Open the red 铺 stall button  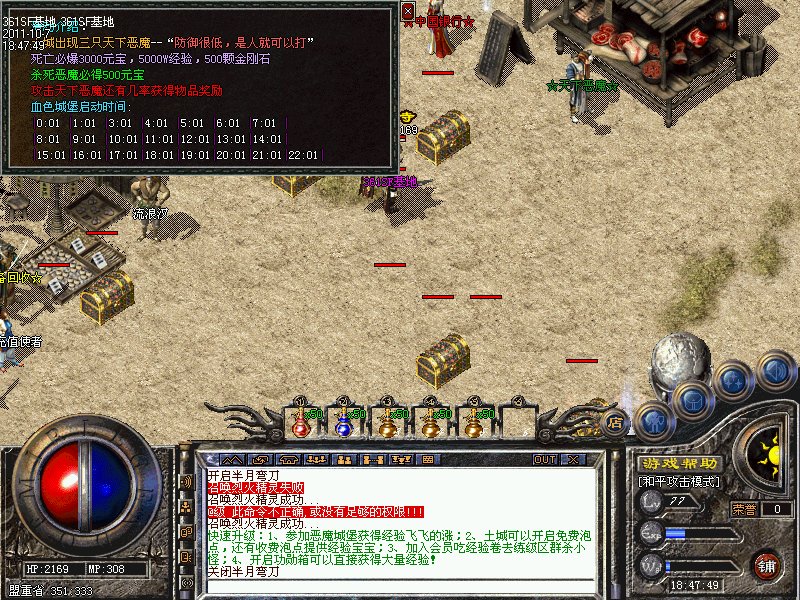pyautogui.click(x=767, y=564)
